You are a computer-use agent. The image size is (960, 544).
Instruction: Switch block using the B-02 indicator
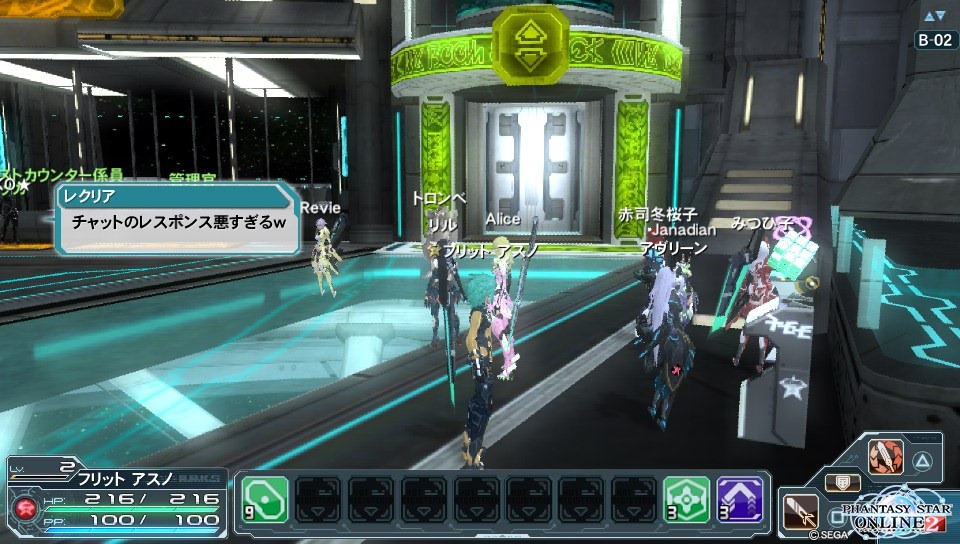[936, 40]
